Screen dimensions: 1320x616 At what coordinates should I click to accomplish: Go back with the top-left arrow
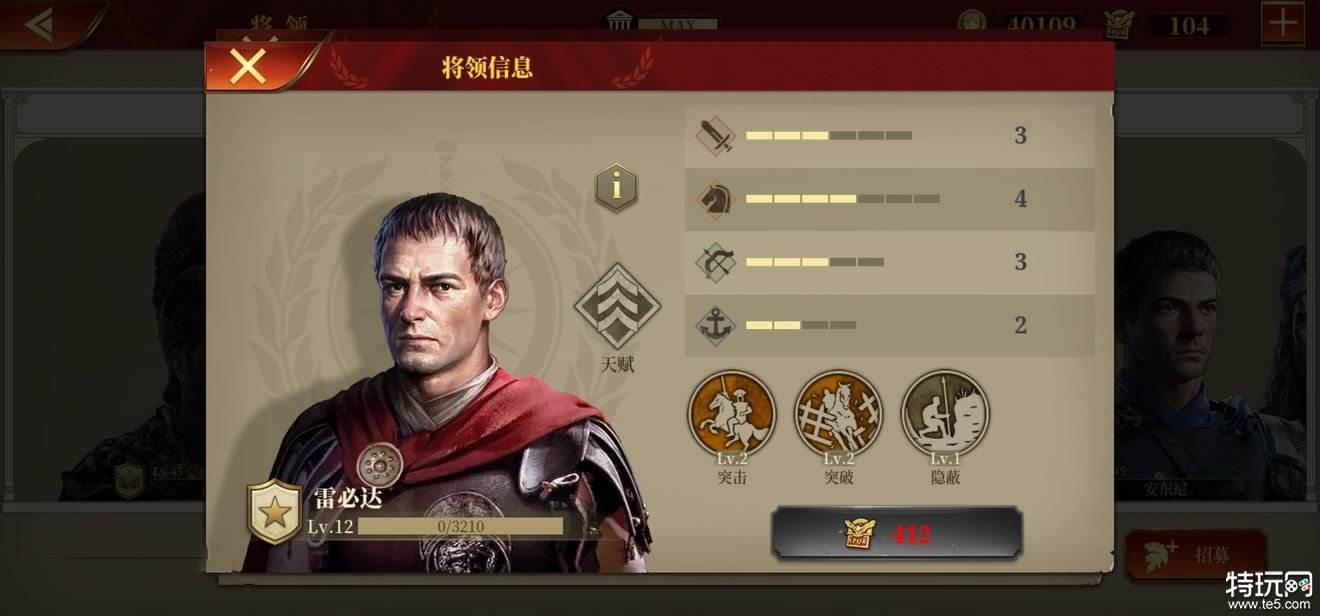[x=40, y=24]
